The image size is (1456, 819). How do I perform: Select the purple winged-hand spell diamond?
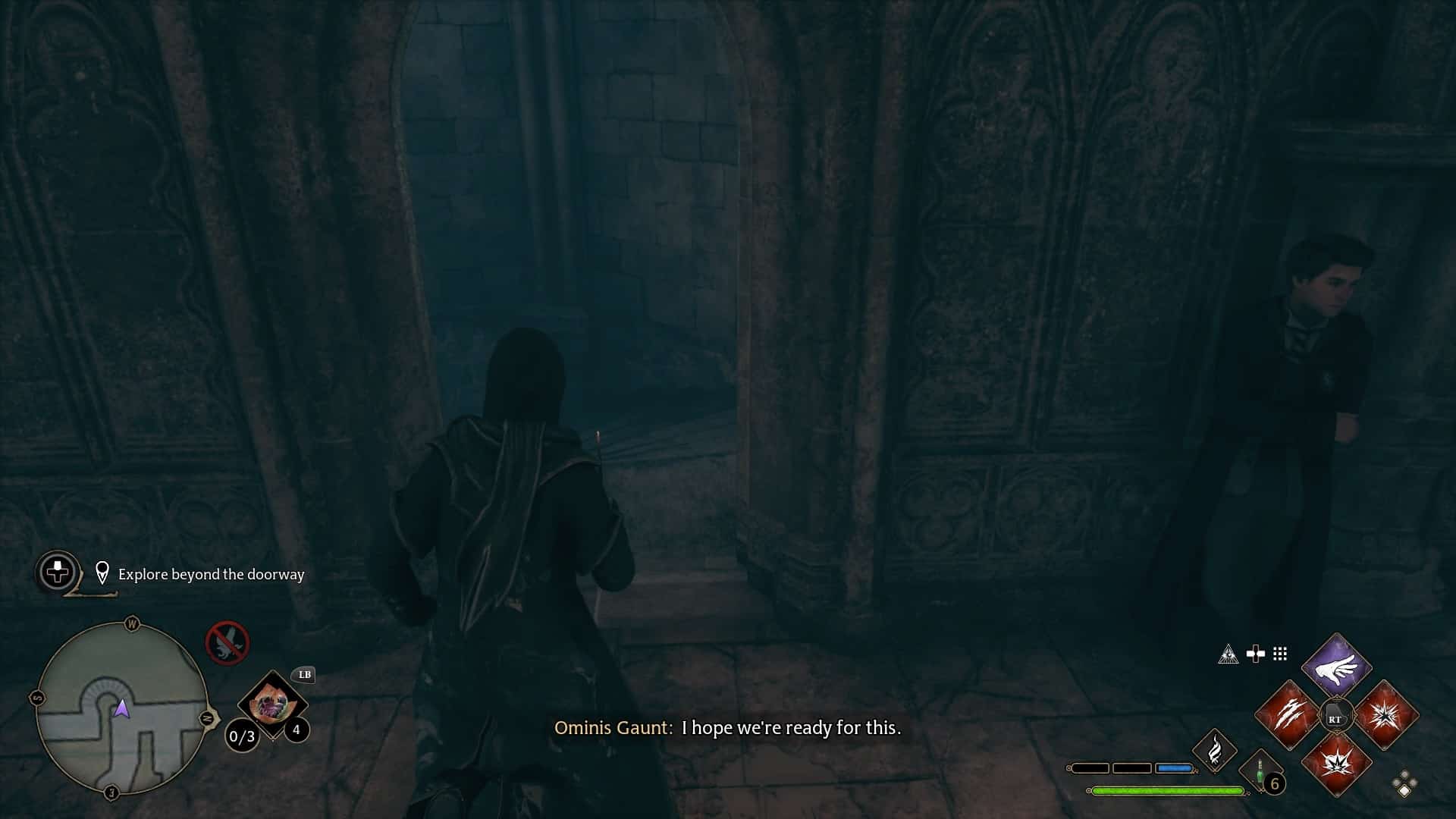click(1336, 670)
